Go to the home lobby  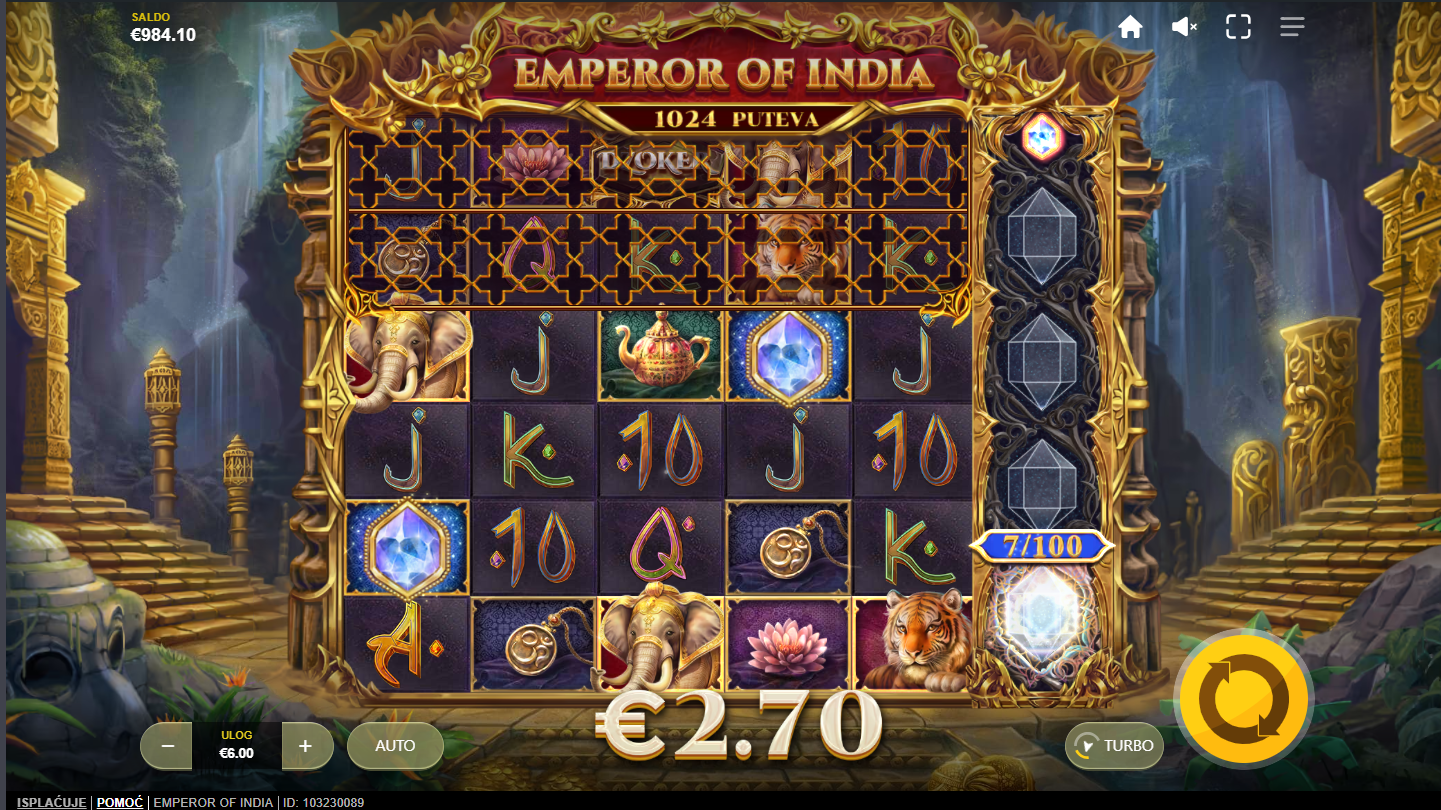click(1130, 27)
